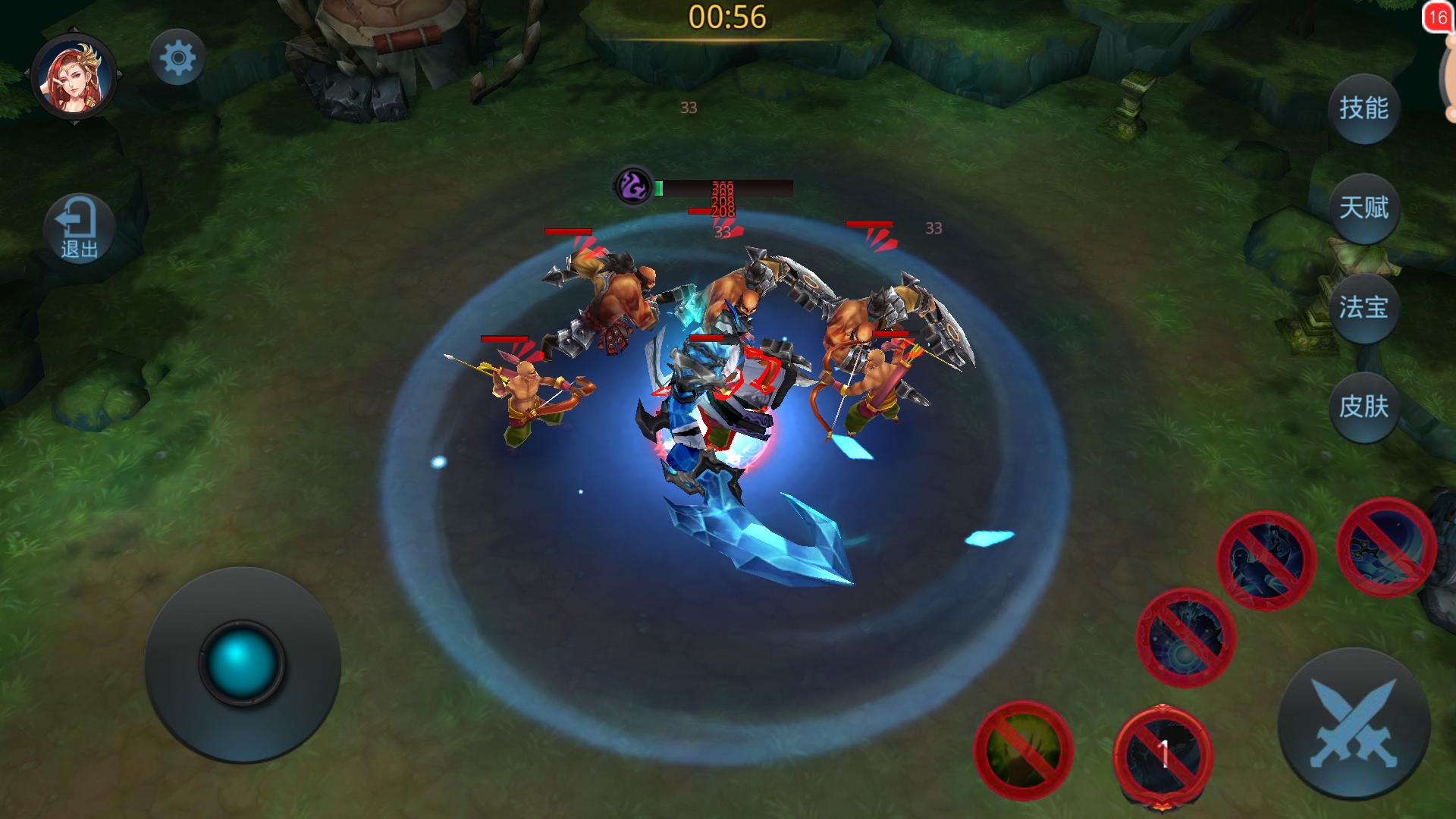
Task: Click the 退出 exit button
Action: [79, 228]
